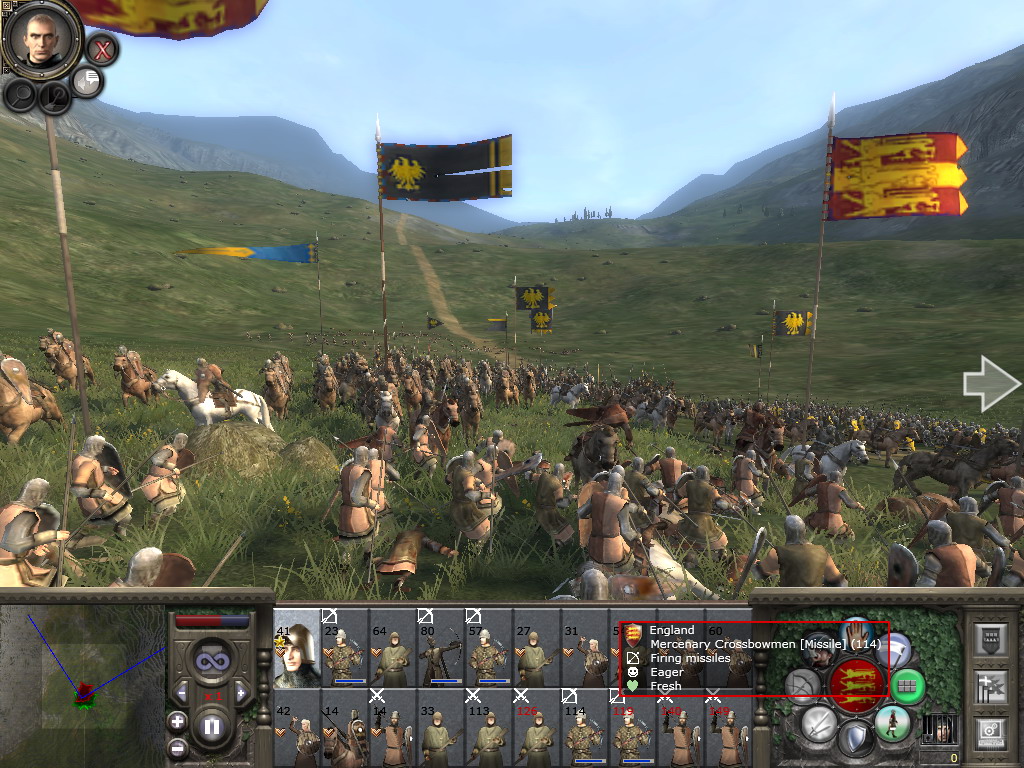Dismiss the advisor with the red X

click(101, 48)
